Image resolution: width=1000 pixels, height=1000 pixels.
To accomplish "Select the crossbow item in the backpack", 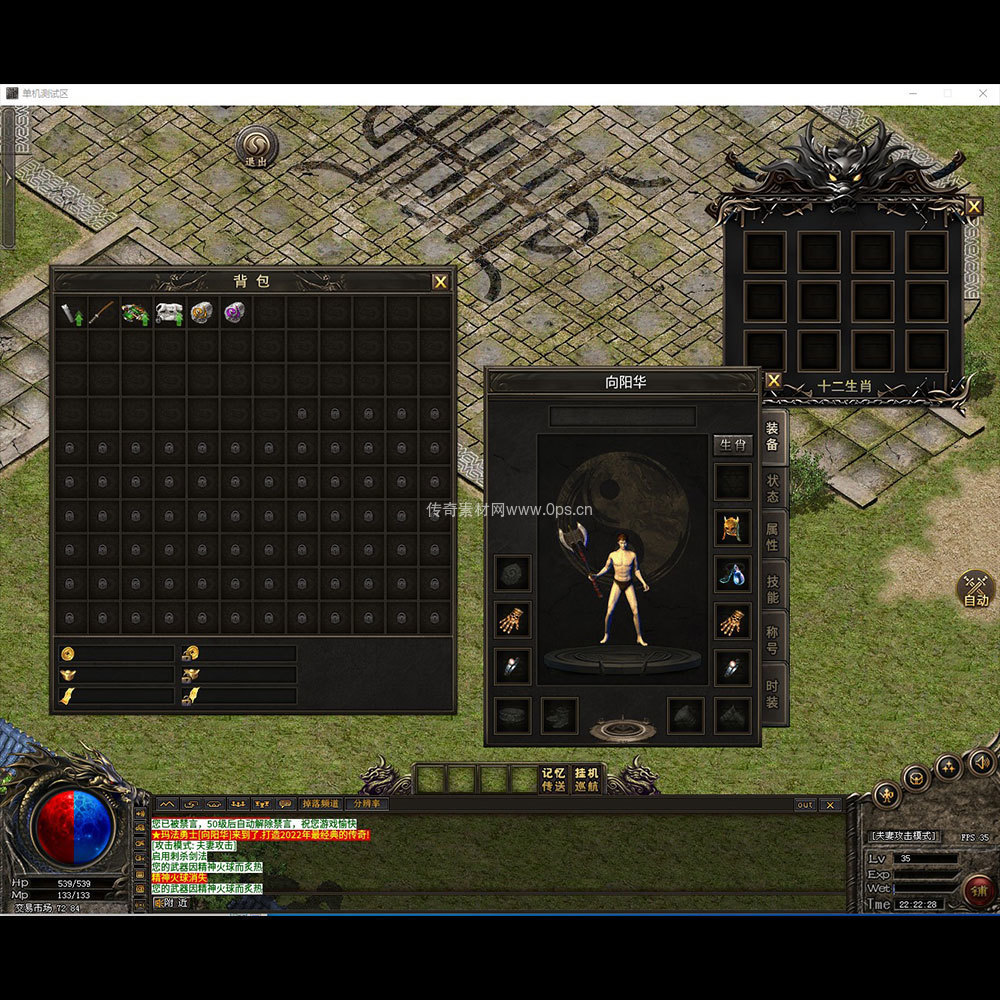I will [137, 313].
